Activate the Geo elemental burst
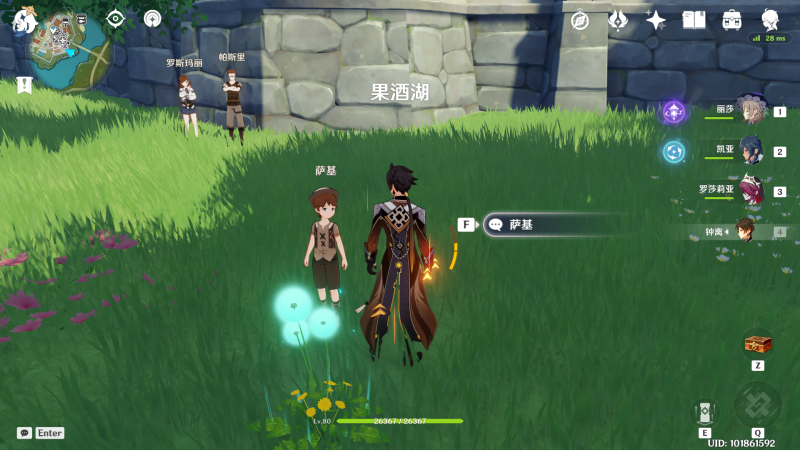 [x=757, y=404]
